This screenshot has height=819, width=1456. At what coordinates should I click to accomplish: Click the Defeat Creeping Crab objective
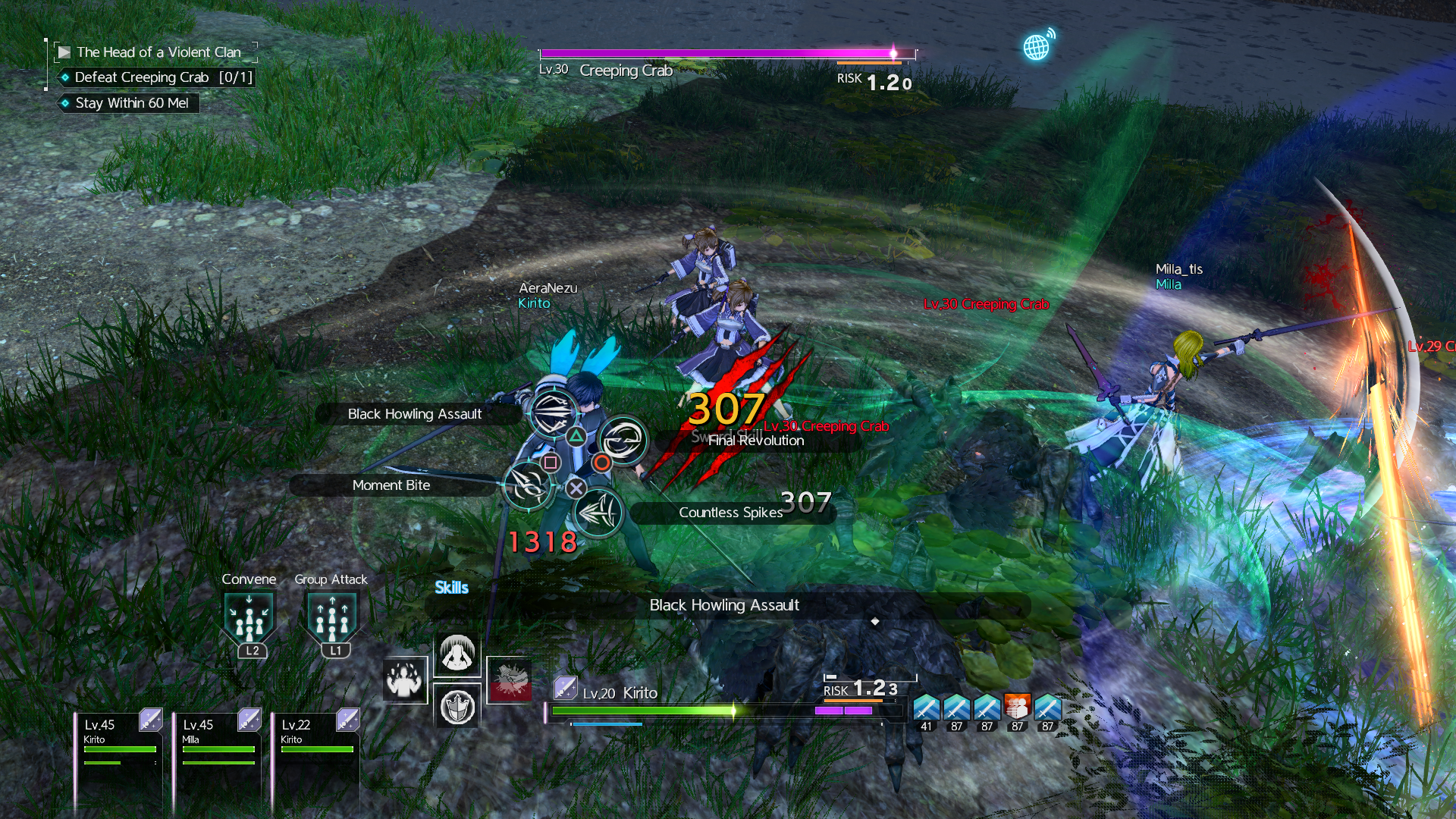coord(162,77)
